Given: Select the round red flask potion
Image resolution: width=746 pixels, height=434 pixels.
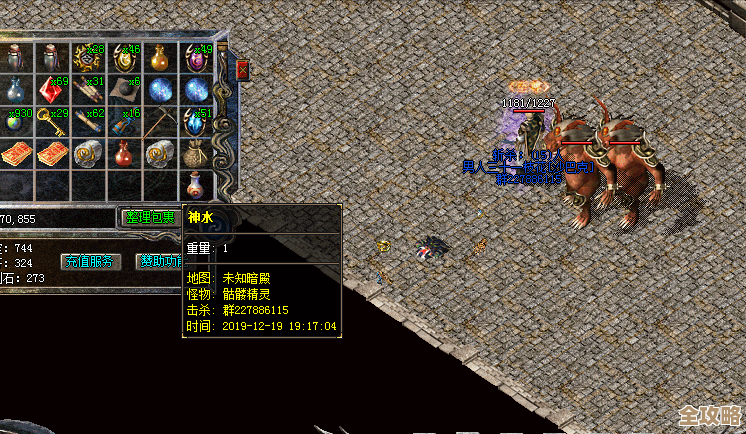Looking at the screenshot, I should [122, 155].
